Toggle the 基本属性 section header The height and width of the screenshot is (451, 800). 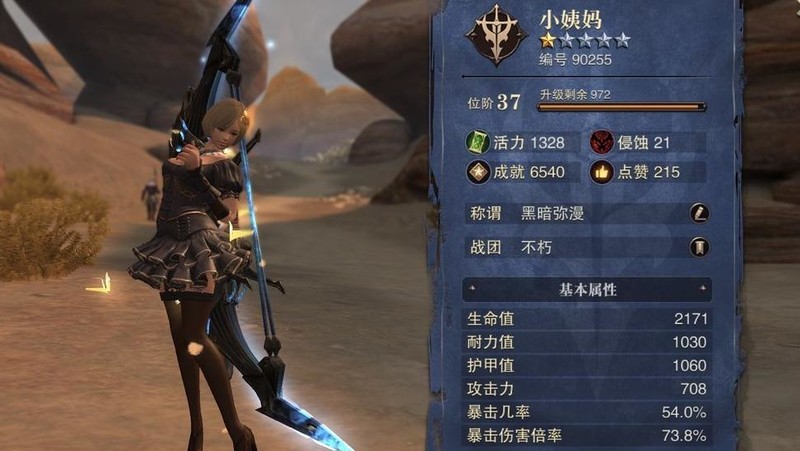tap(587, 290)
